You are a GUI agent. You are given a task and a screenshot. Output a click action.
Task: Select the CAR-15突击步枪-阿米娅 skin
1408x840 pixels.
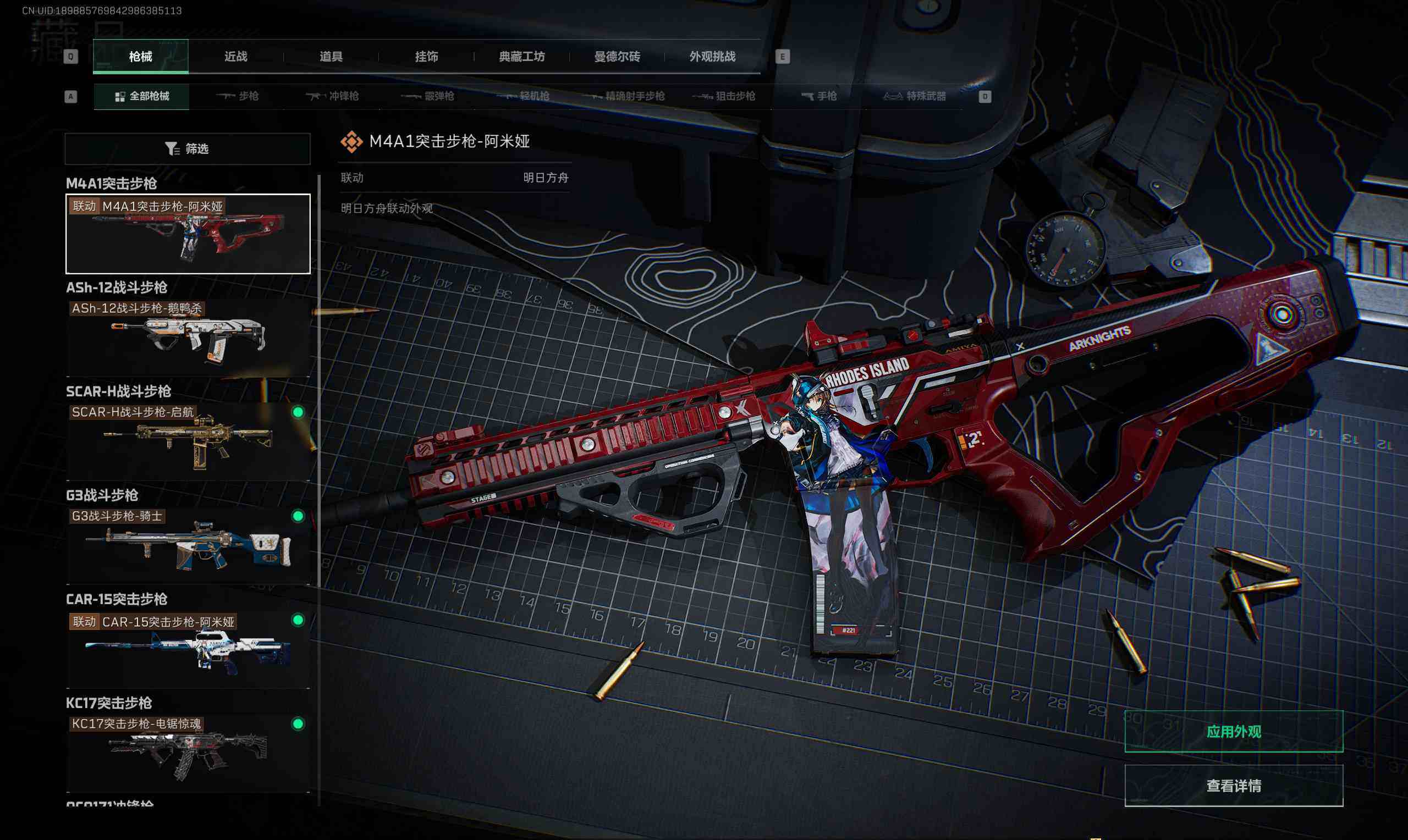(188, 649)
